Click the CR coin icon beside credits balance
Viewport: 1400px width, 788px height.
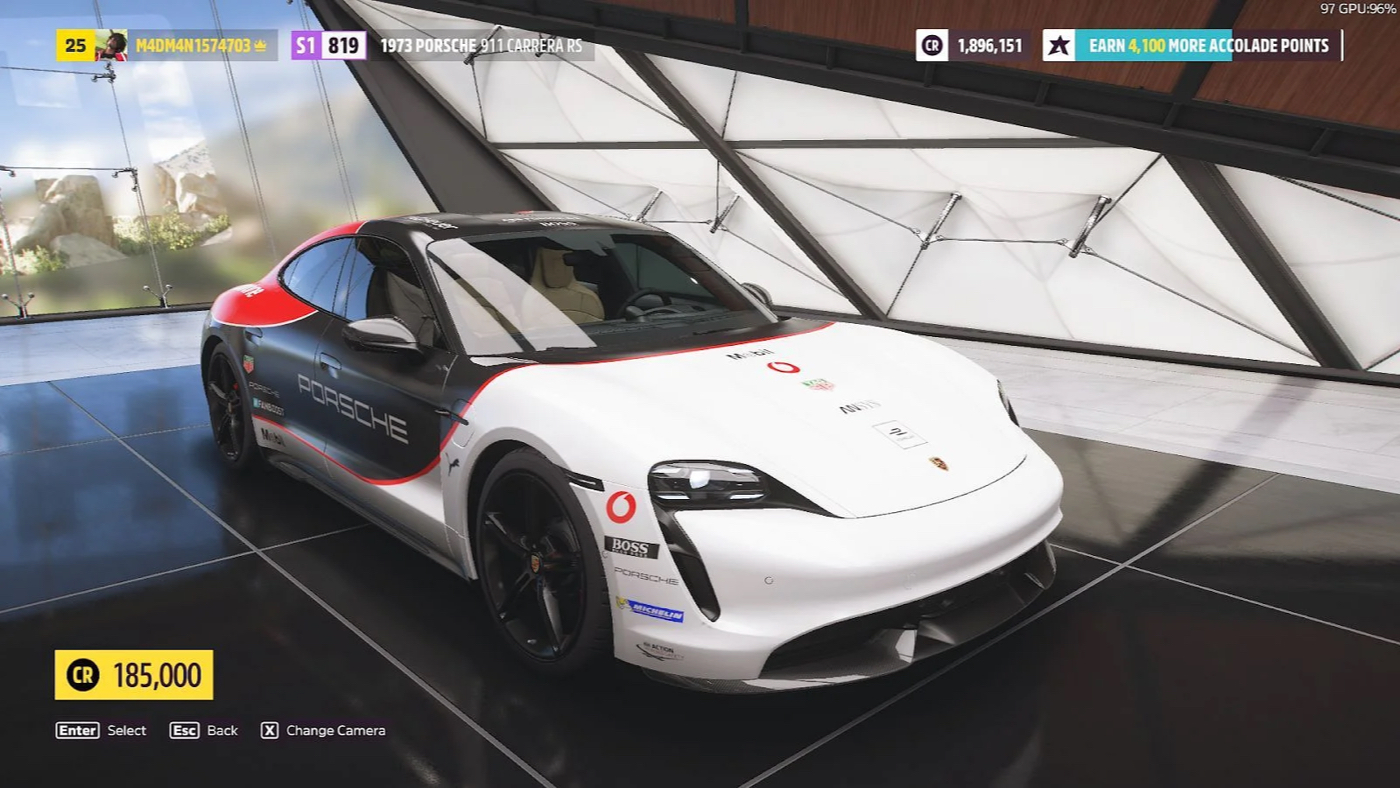929,44
